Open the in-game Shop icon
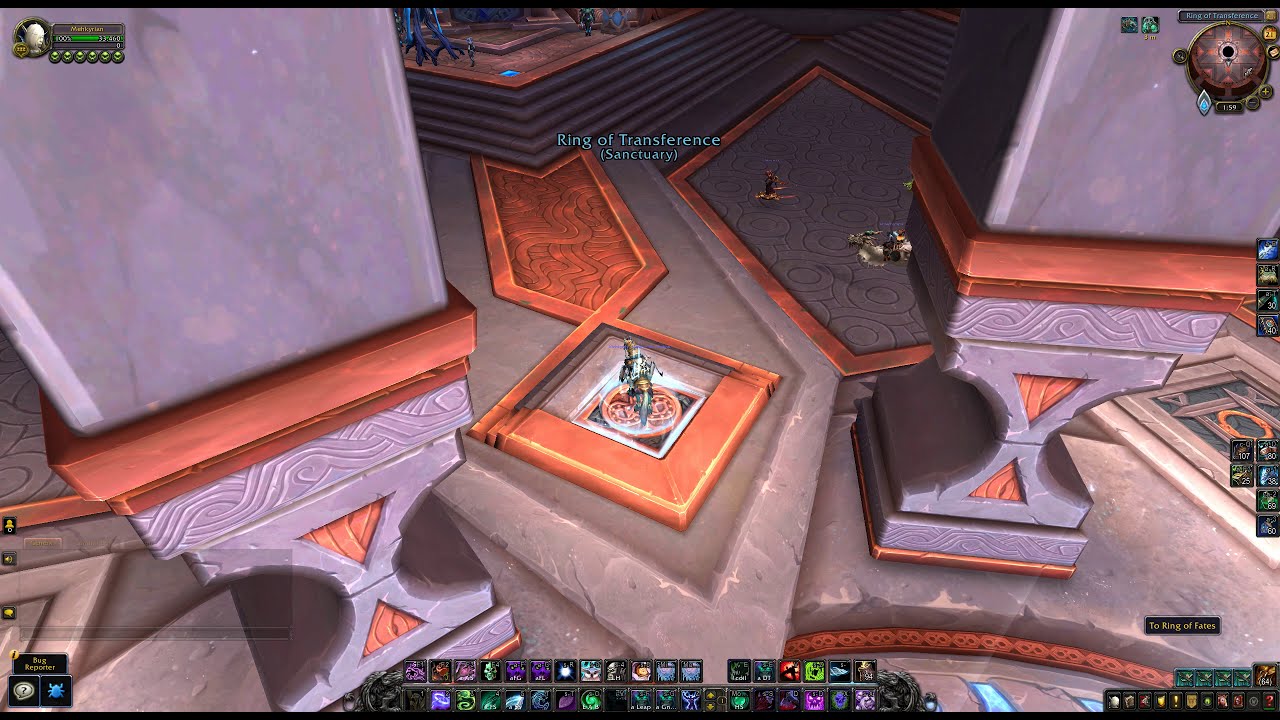The image size is (1280, 720). tap(1254, 701)
